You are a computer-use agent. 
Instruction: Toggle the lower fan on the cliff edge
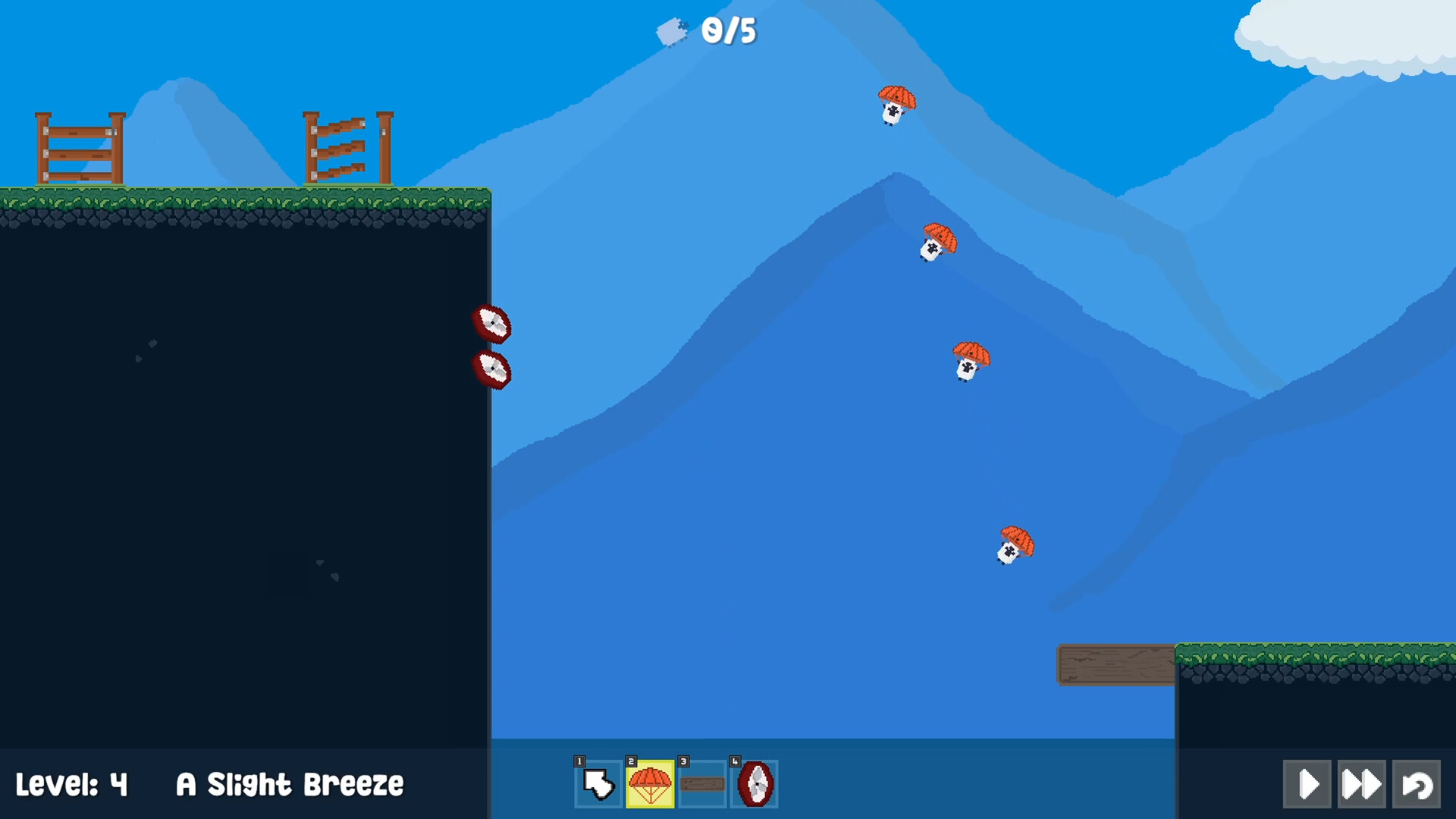[x=494, y=371]
